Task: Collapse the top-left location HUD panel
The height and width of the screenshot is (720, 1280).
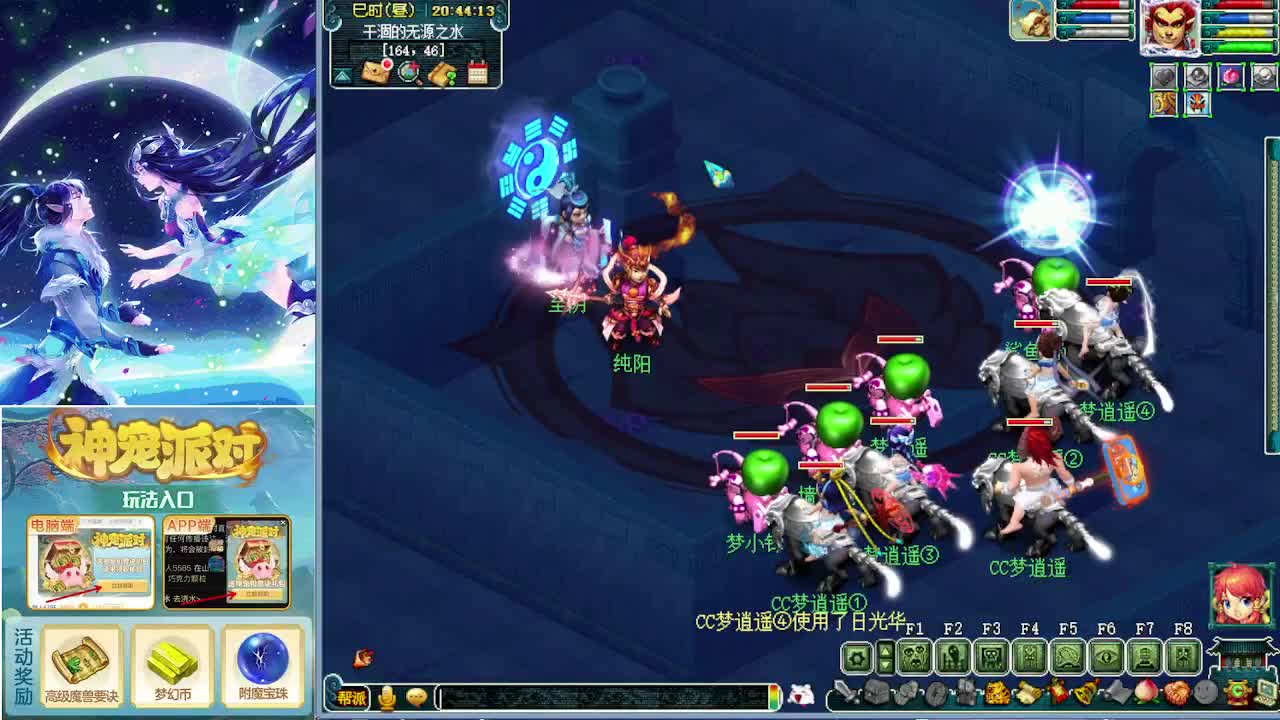Action: [x=342, y=74]
